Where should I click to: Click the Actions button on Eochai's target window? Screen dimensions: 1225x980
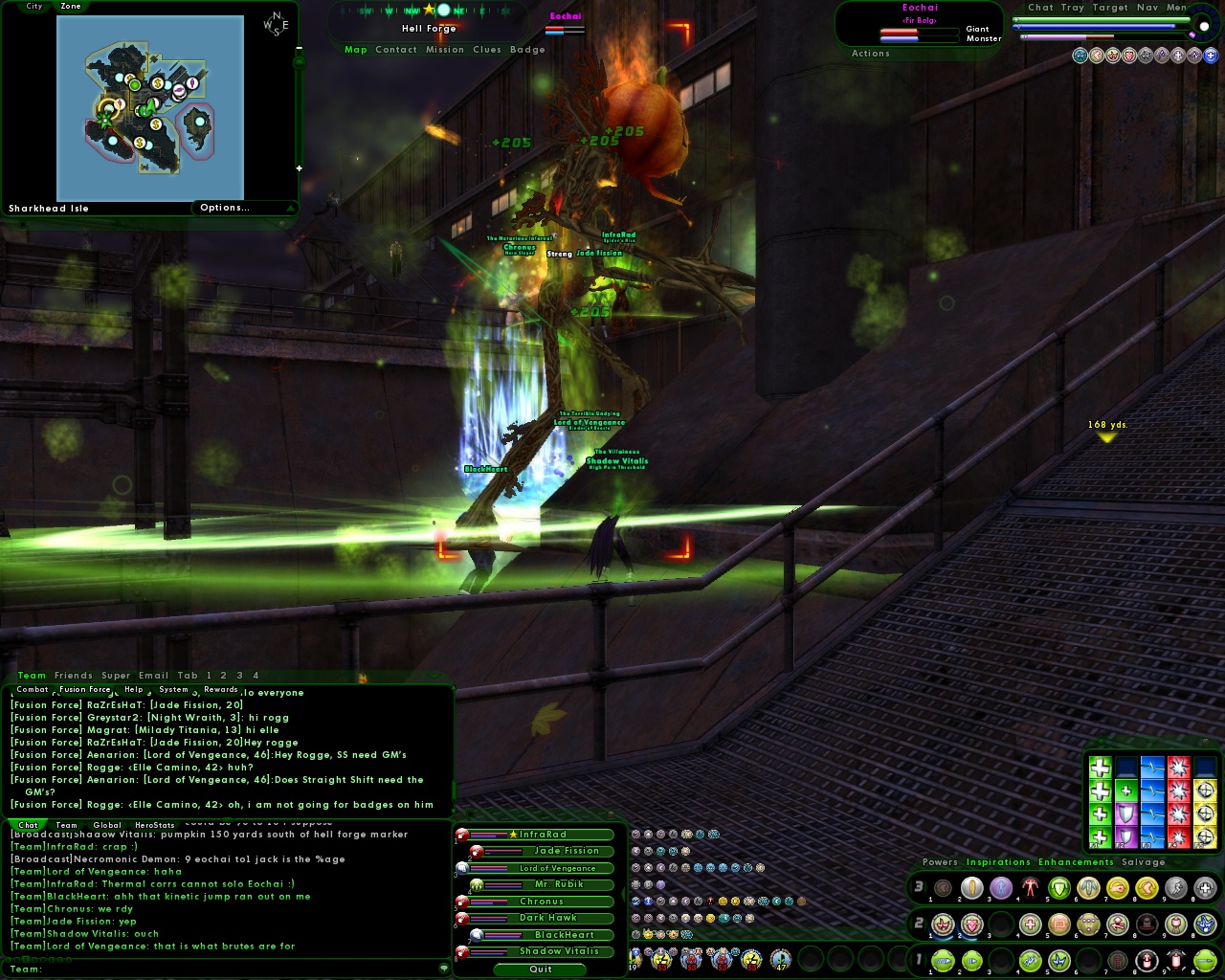pyautogui.click(x=870, y=54)
